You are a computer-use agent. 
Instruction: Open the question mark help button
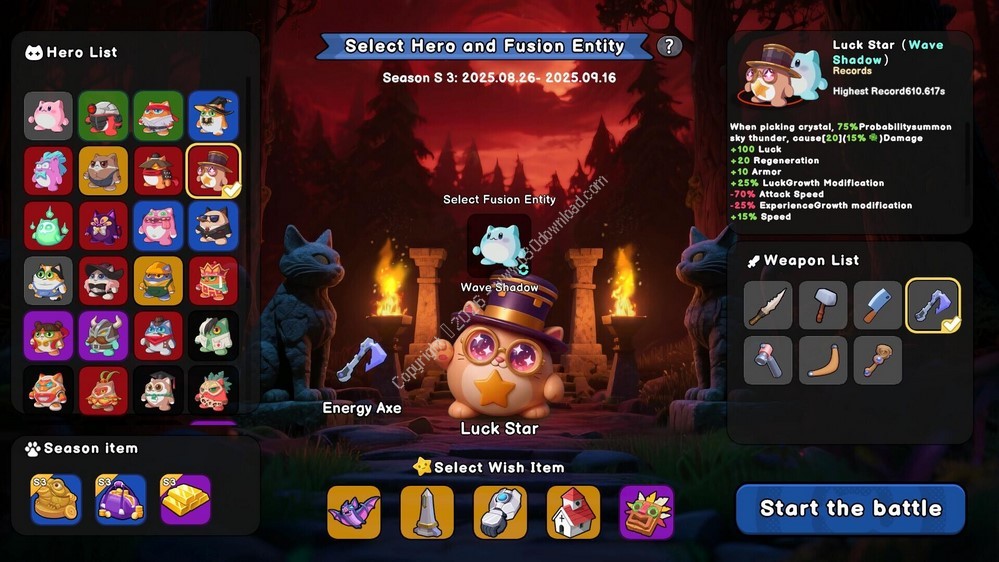pos(669,46)
